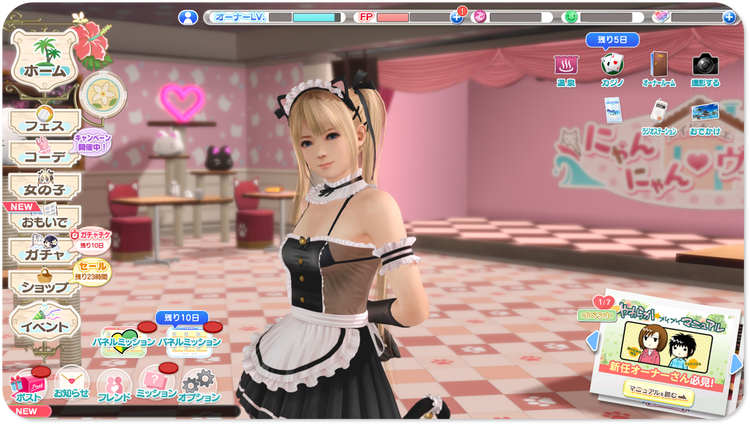
Task: Select the コーデ coordinate menu
Action: (42, 155)
